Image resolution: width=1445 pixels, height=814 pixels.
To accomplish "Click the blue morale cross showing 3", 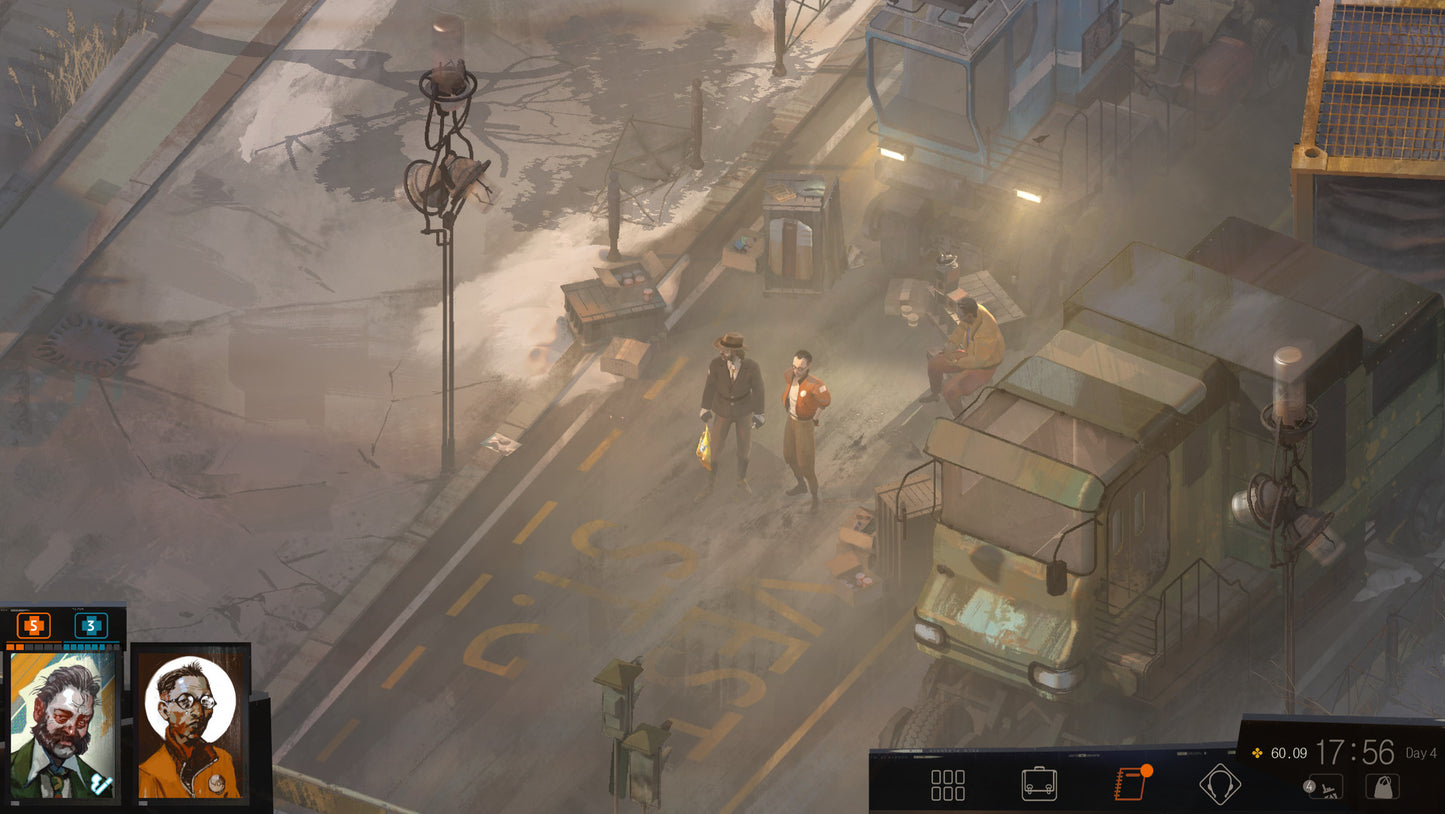I will click(91, 626).
